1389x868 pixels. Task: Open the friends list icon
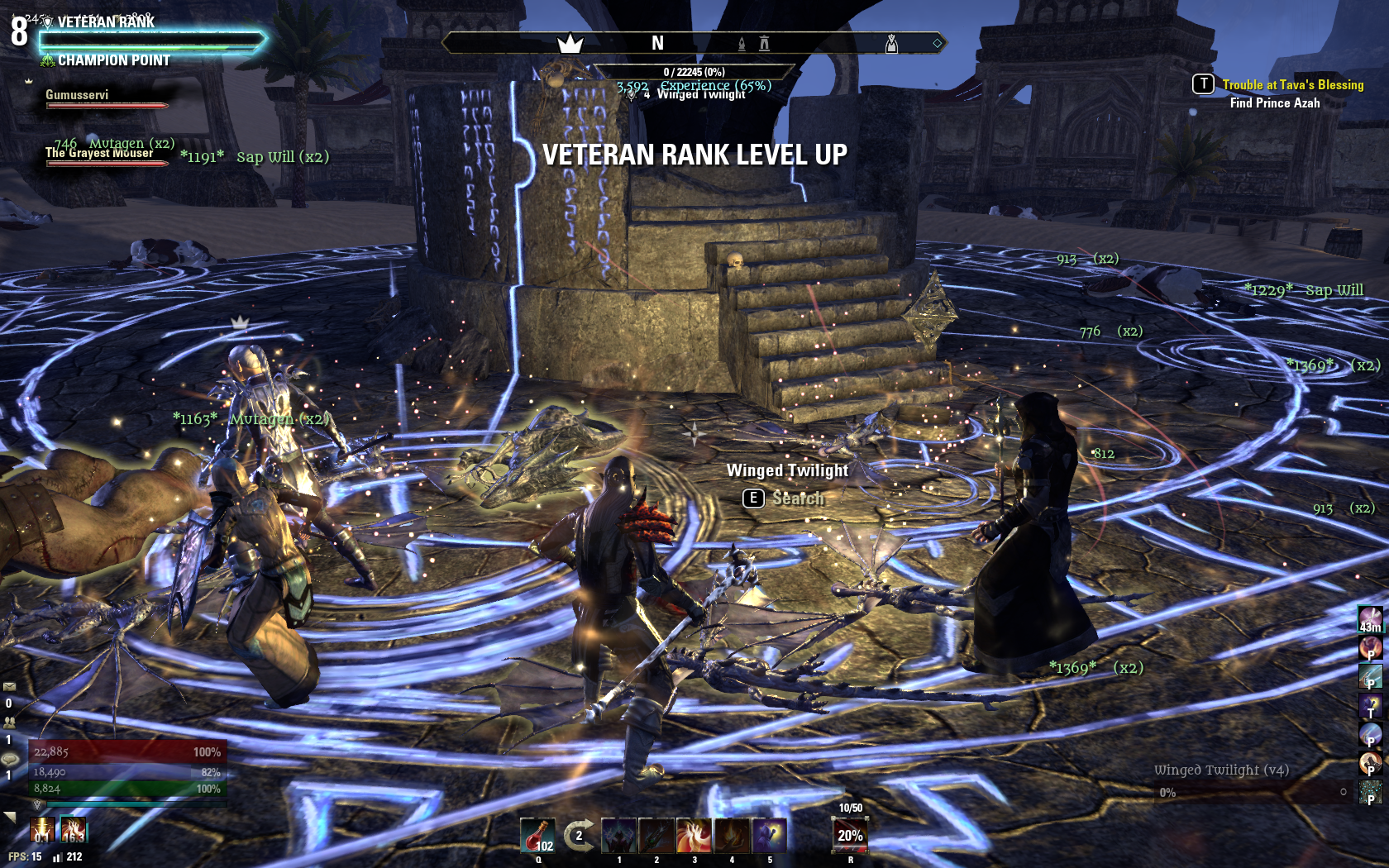pos(9,722)
